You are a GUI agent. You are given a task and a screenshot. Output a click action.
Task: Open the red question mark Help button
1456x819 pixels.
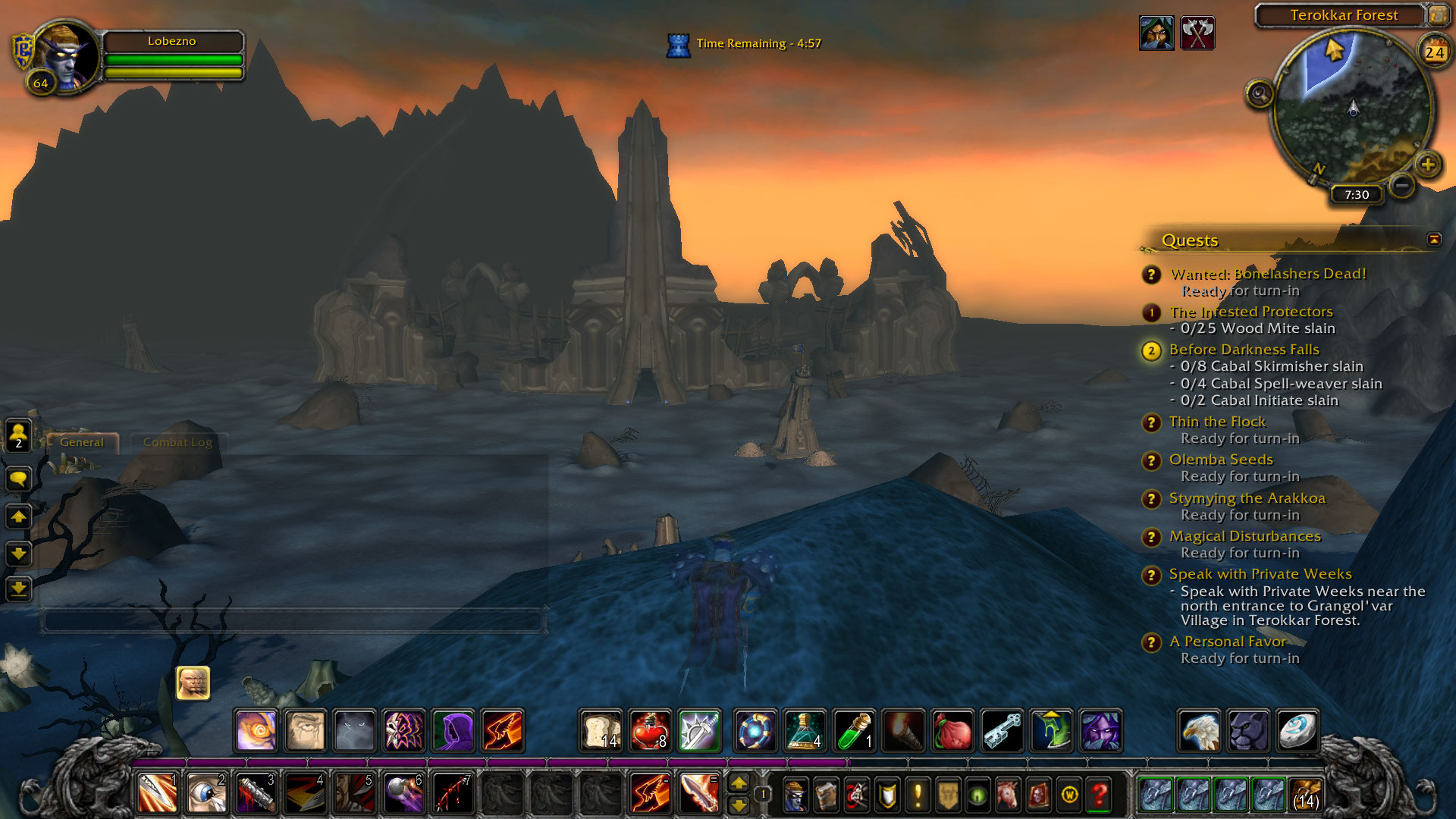click(x=1100, y=795)
